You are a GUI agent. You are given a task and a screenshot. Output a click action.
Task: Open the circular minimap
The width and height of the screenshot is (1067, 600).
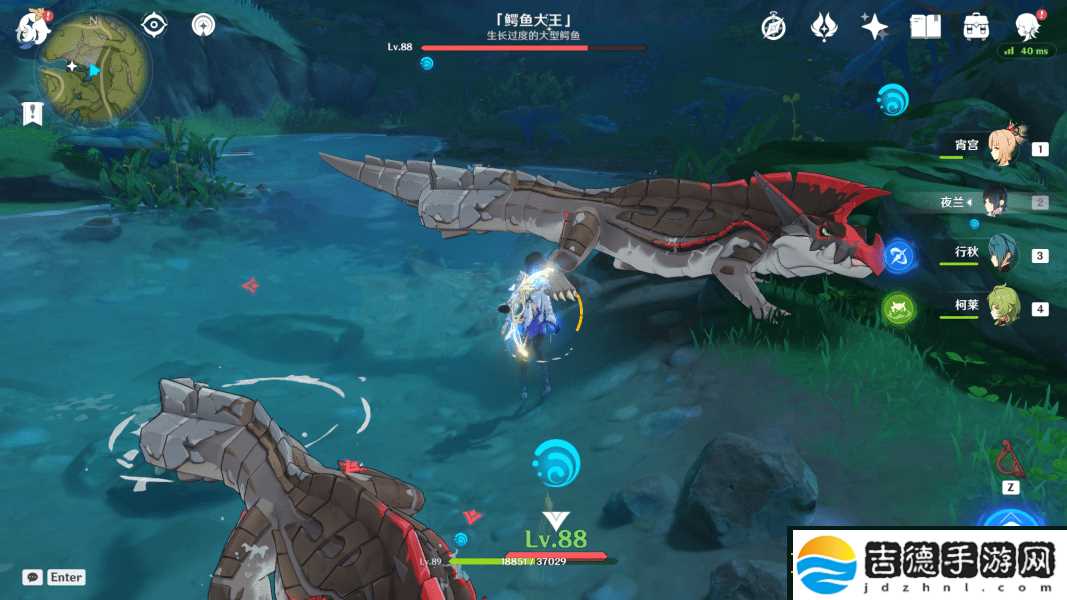[94, 69]
